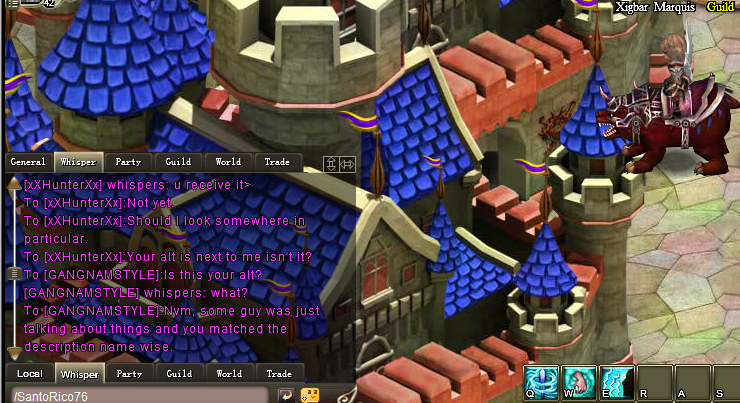
Task: Switch to the Trade tab above the chat log
Action: pyautogui.click(x=278, y=161)
